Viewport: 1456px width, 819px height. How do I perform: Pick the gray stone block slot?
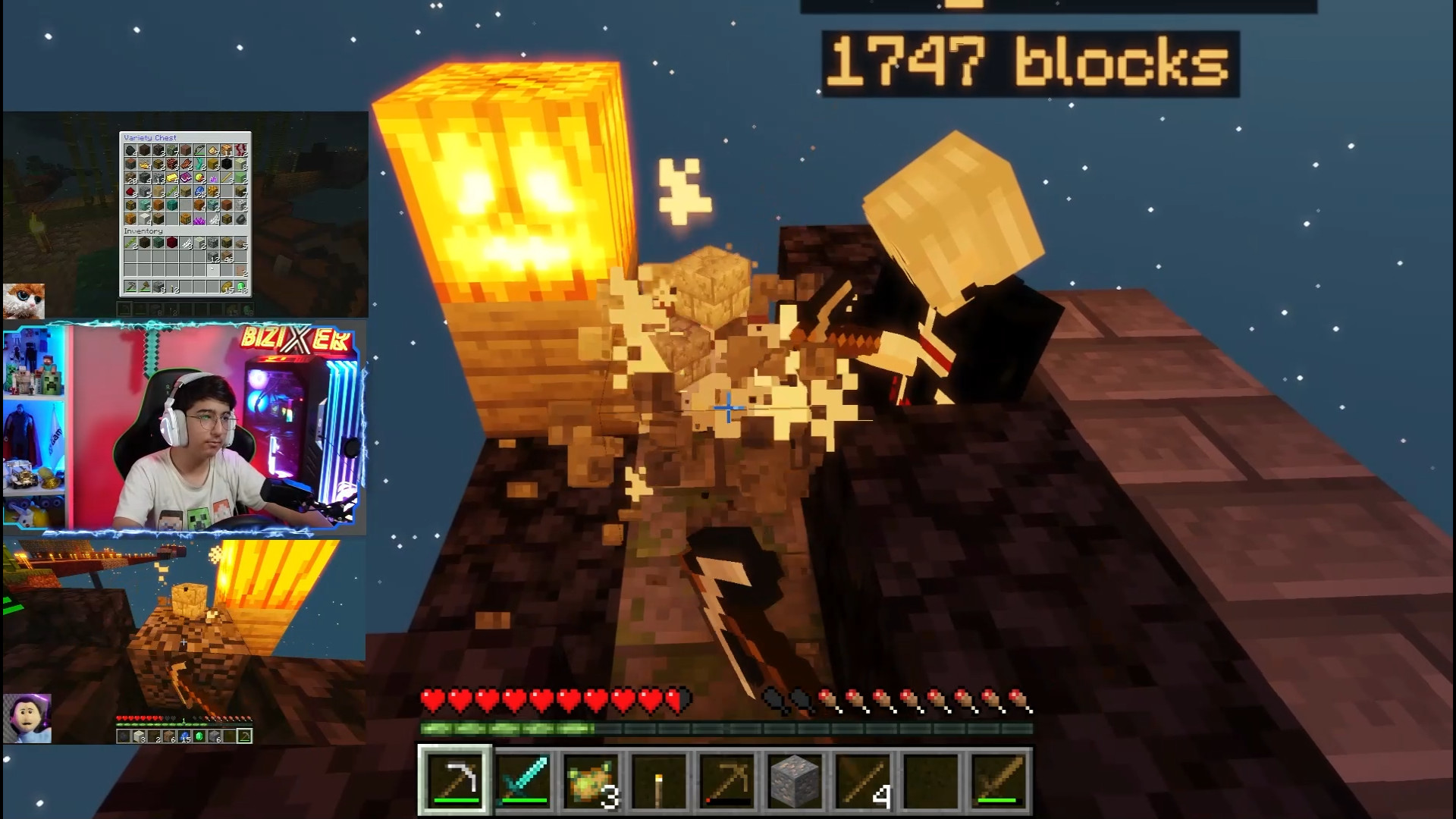click(792, 780)
